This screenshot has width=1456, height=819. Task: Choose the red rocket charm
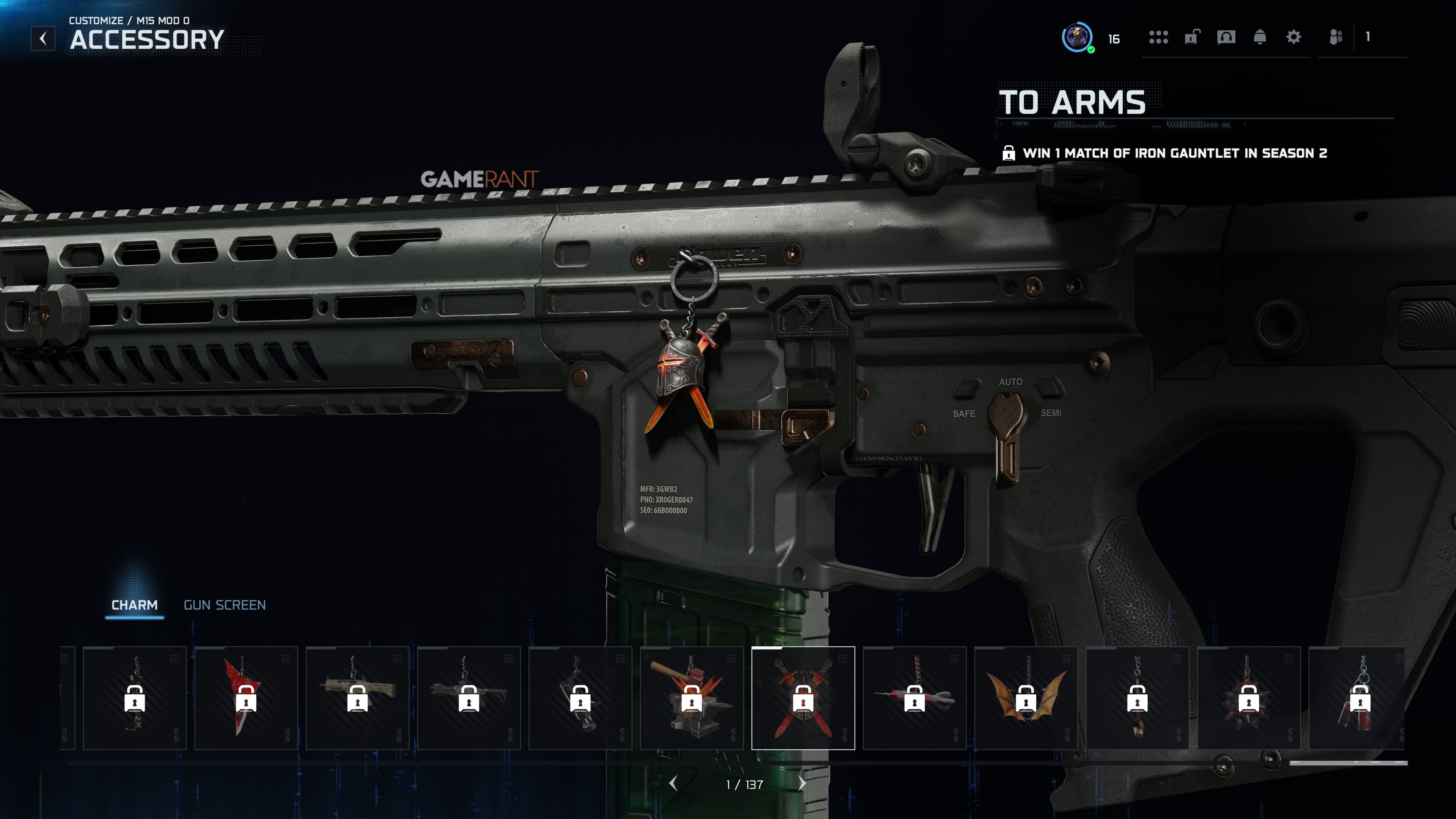click(914, 698)
